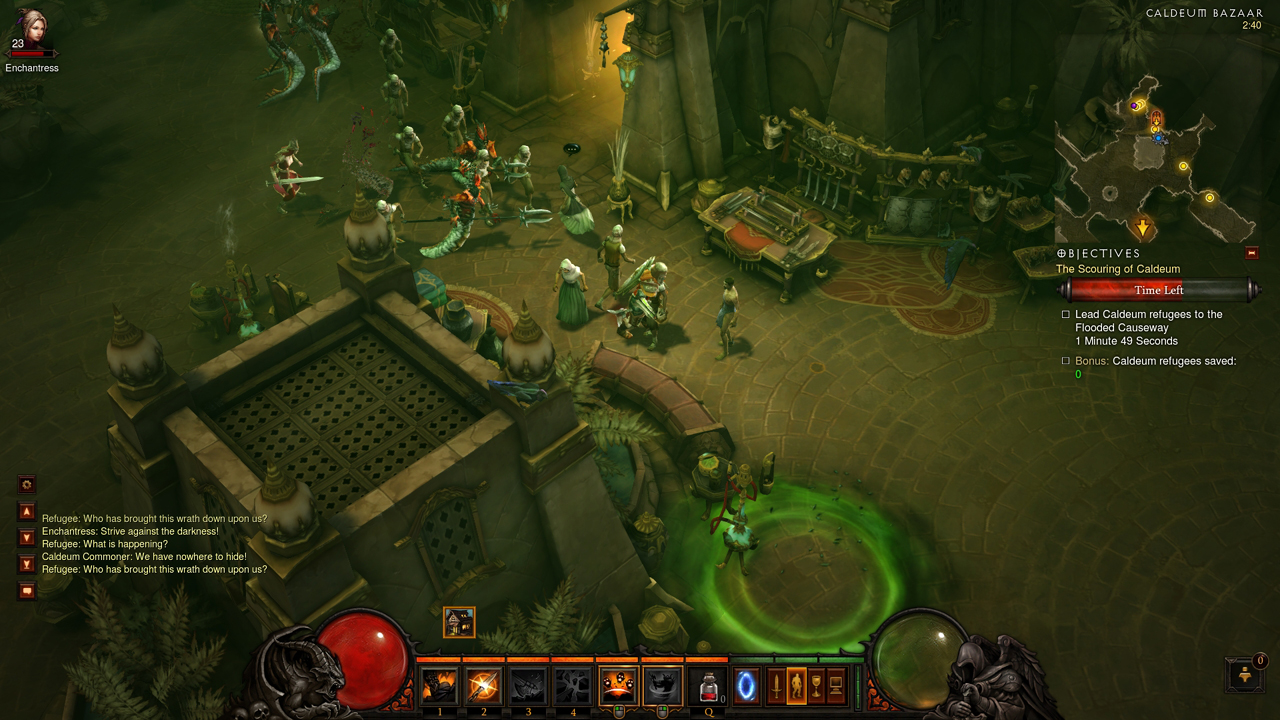Open the character inventory button

point(796,686)
